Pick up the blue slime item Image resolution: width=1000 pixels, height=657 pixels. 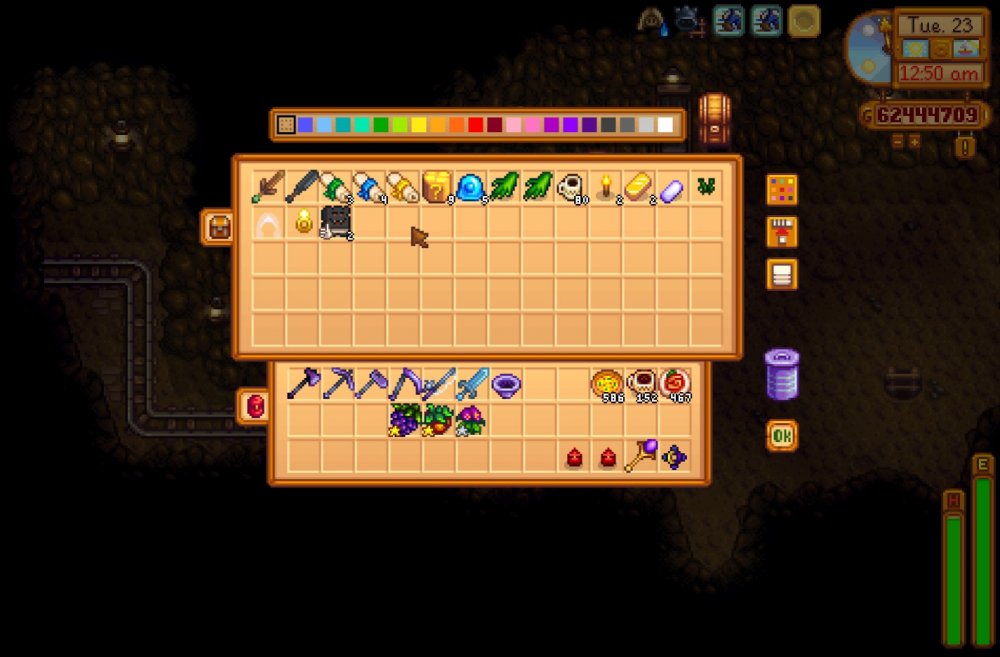click(470, 187)
